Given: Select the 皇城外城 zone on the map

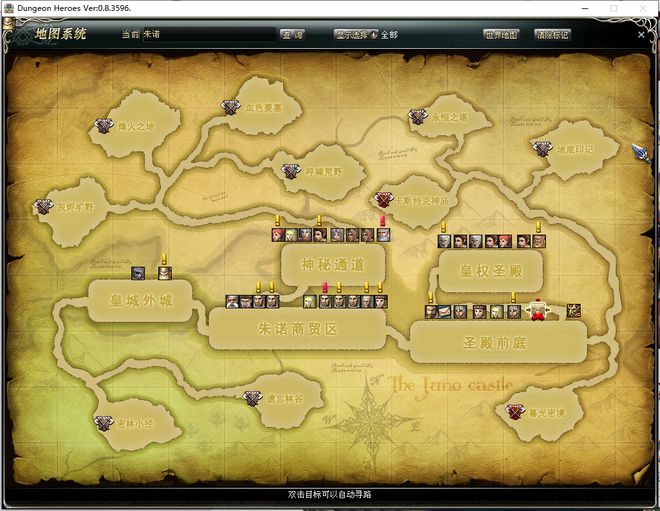Looking at the screenshot, I should click(140, 299).
